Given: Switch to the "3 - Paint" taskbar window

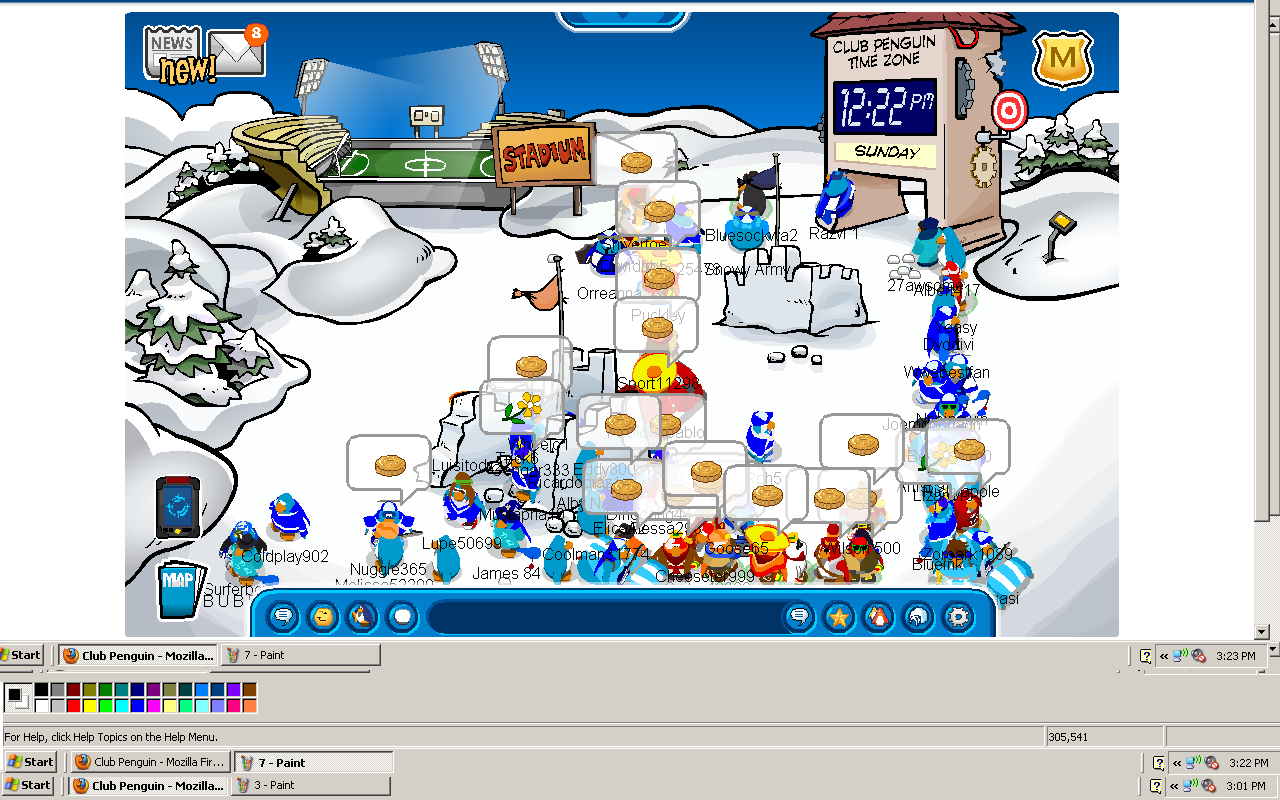Looking at the screenshot, I should pos(310,785).
